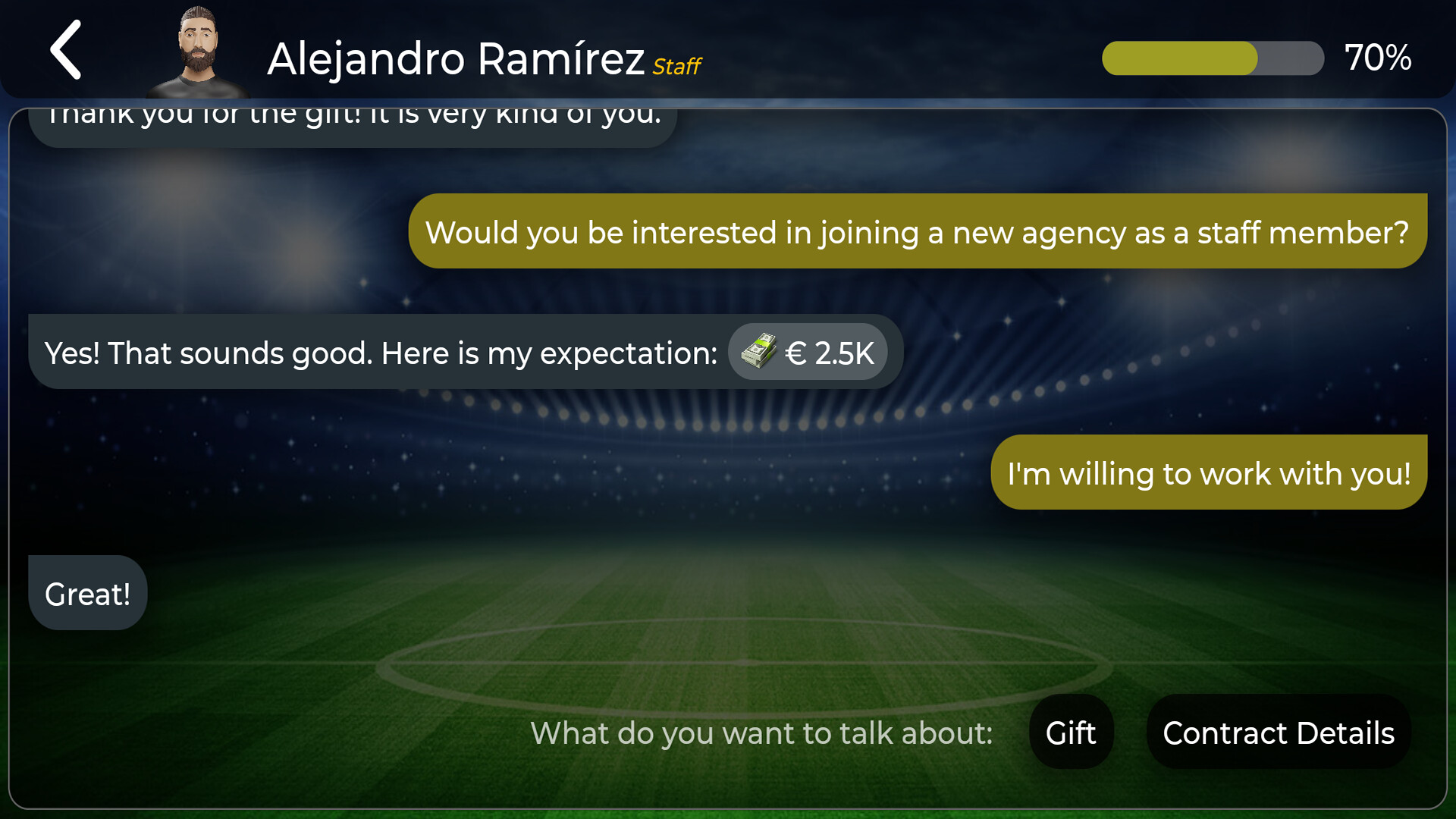
Task: Click 'What do you want to talk about' prompt
Action: pos(762,733)
